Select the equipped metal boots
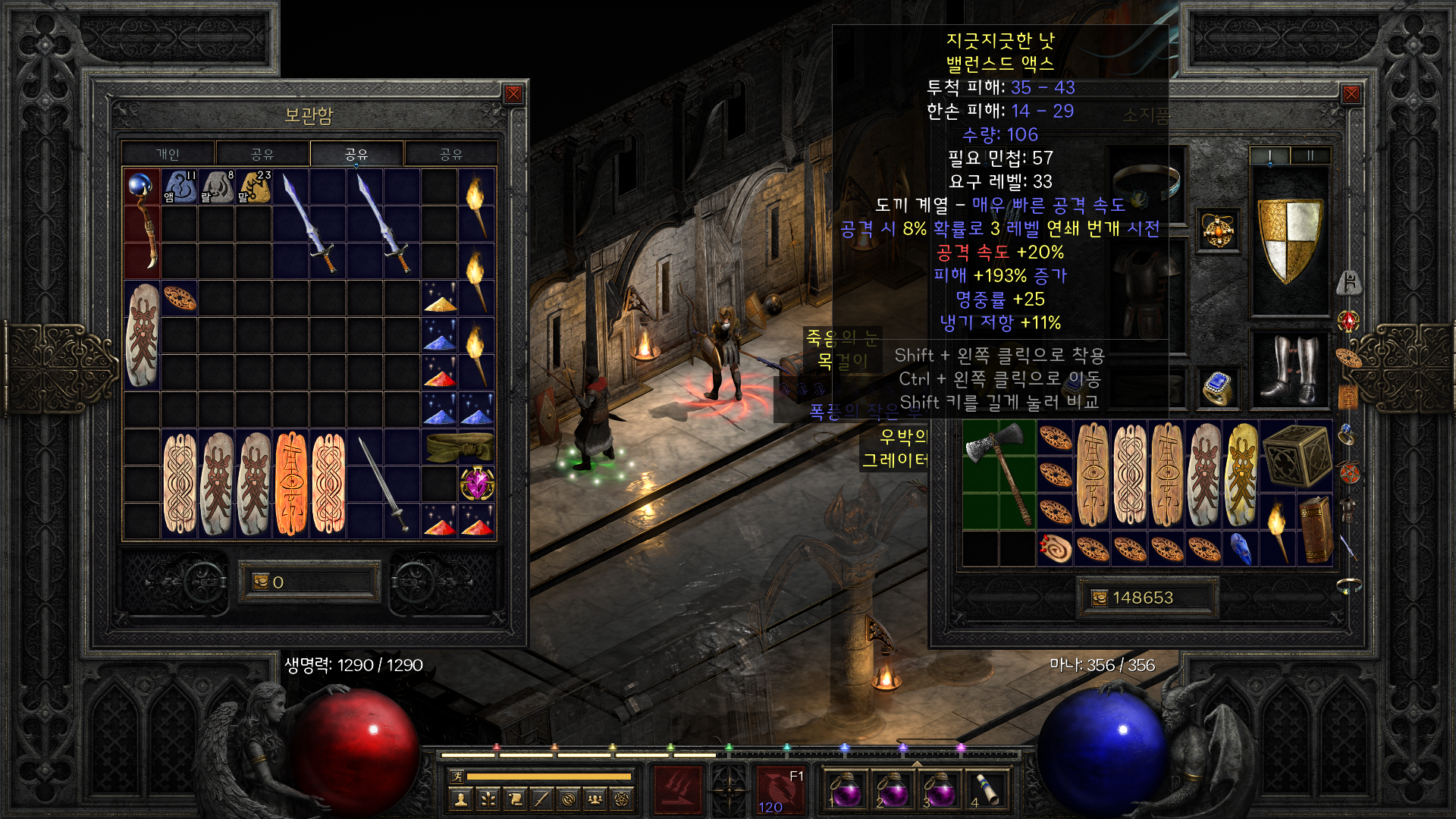Image resolution: width=1456 pixels, height=819 pixels. (x=1289, y=370)
